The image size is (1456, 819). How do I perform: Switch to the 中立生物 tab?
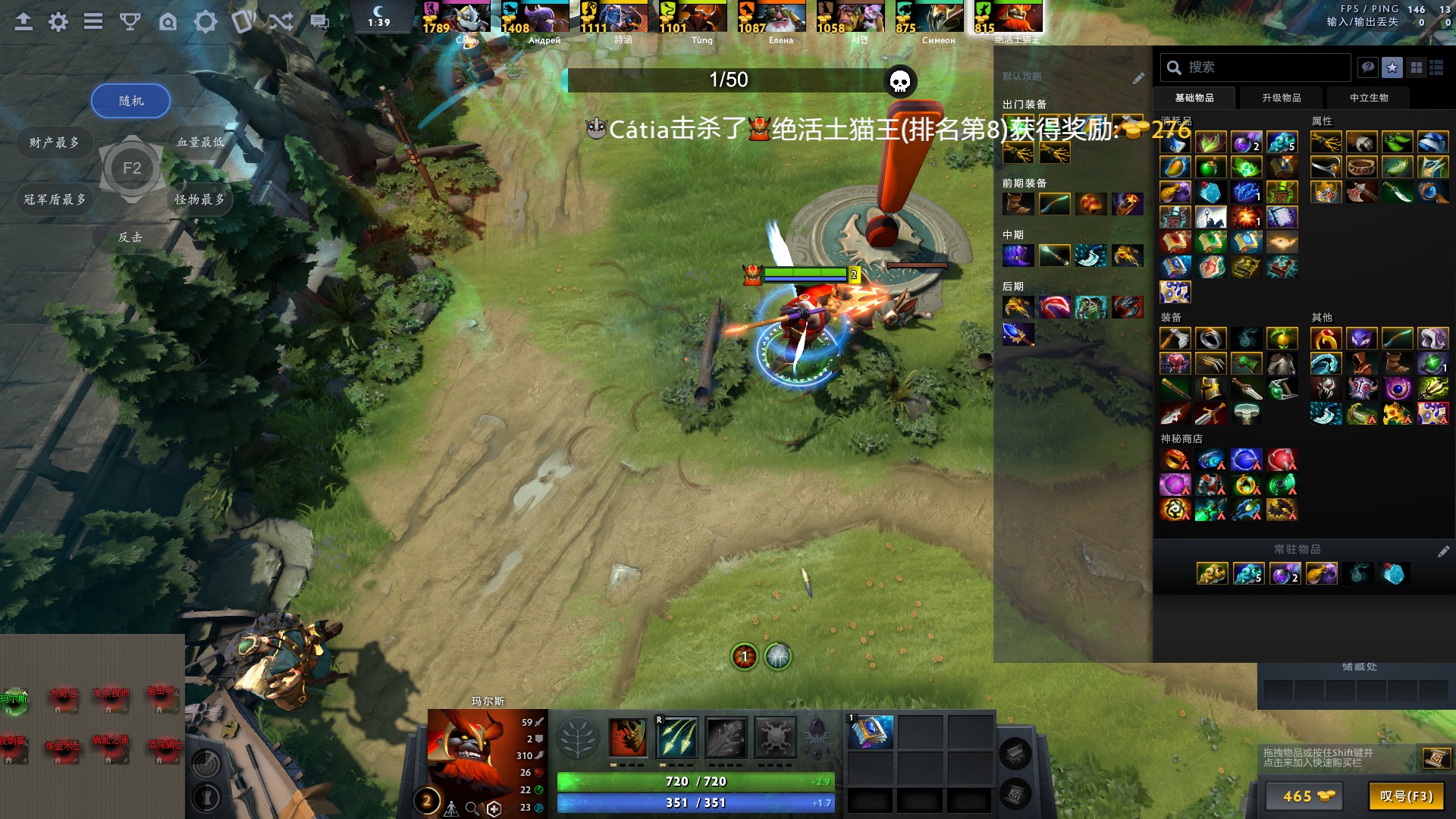[1368, 98]
